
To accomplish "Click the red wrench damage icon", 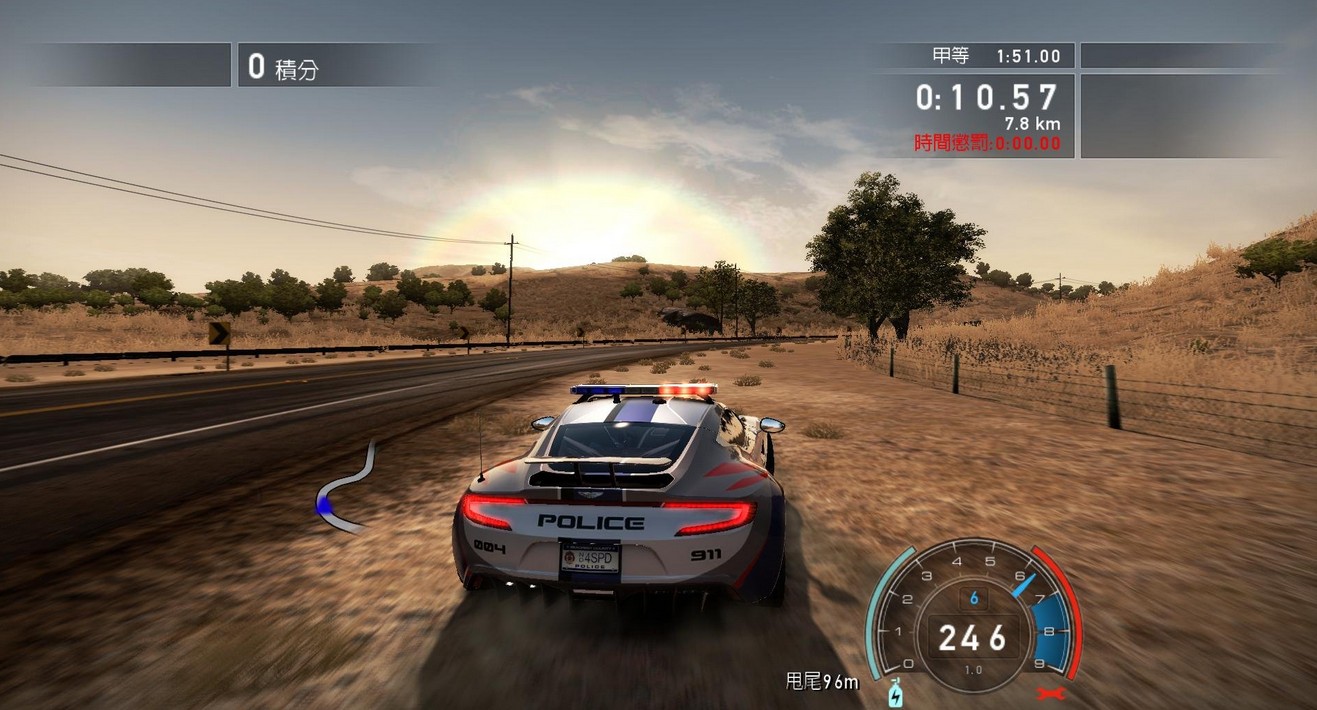I will click(1053, 693).
